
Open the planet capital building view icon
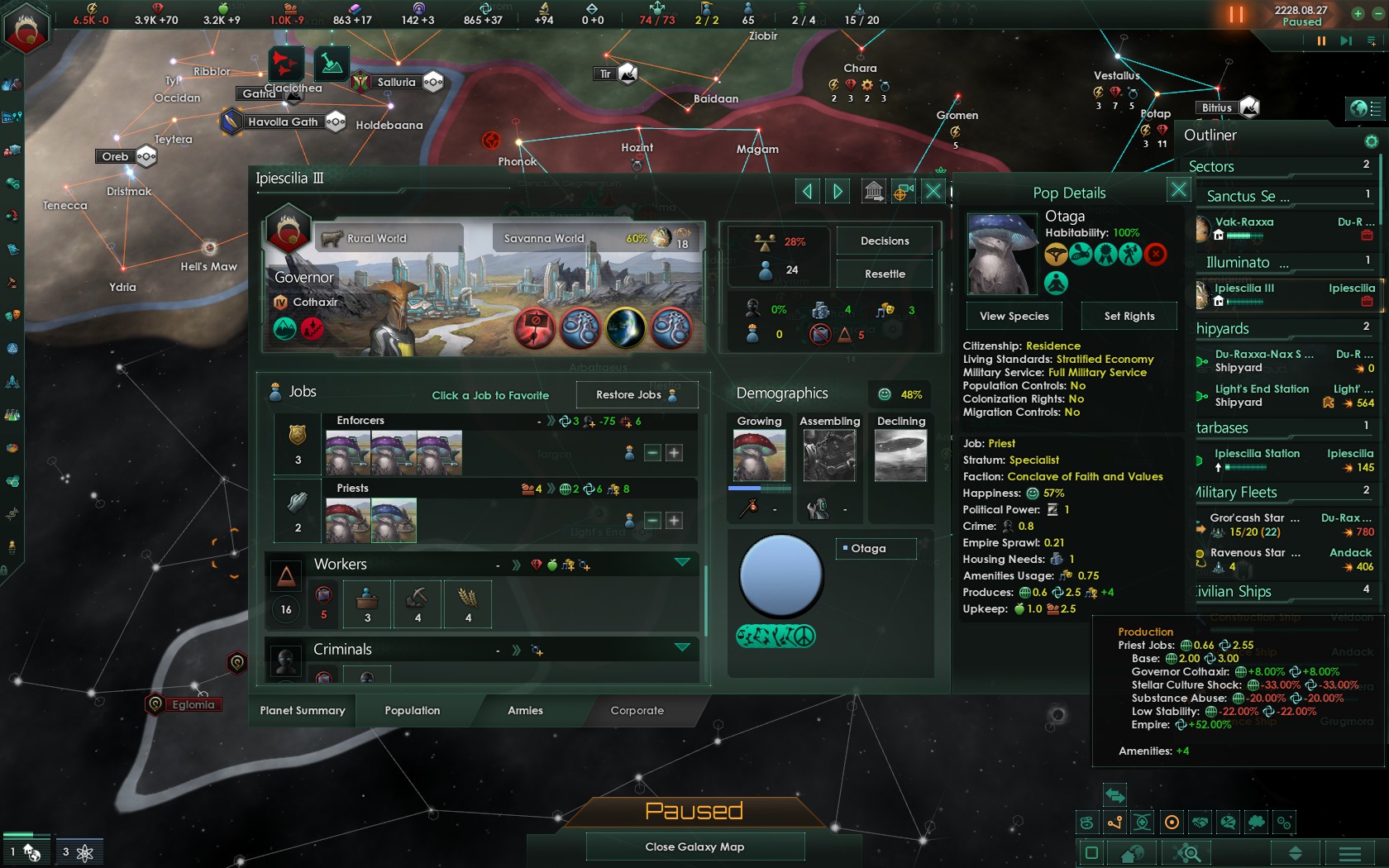(874, 190)
